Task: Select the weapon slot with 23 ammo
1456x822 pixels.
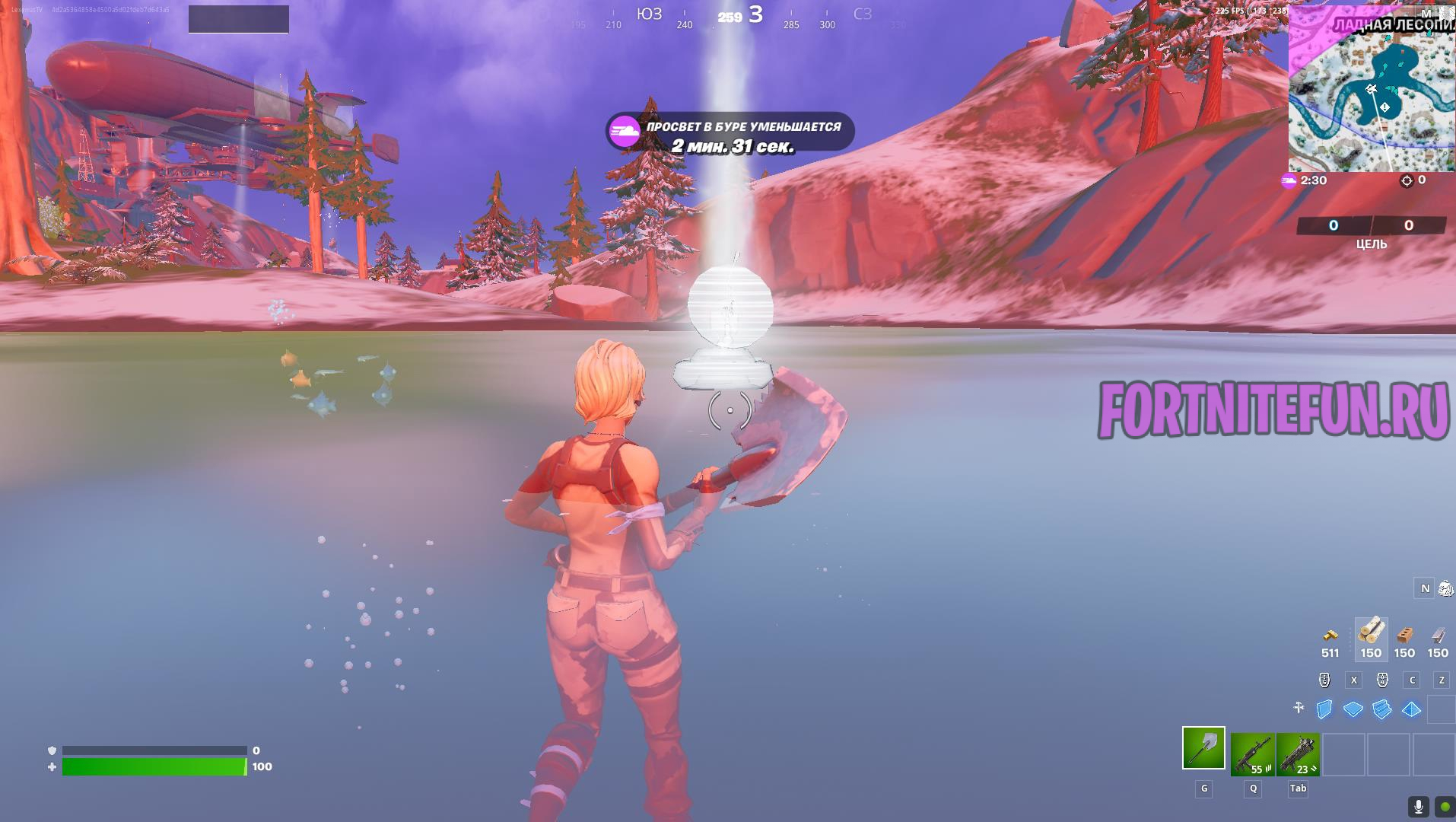Action: coord(1298,754)
